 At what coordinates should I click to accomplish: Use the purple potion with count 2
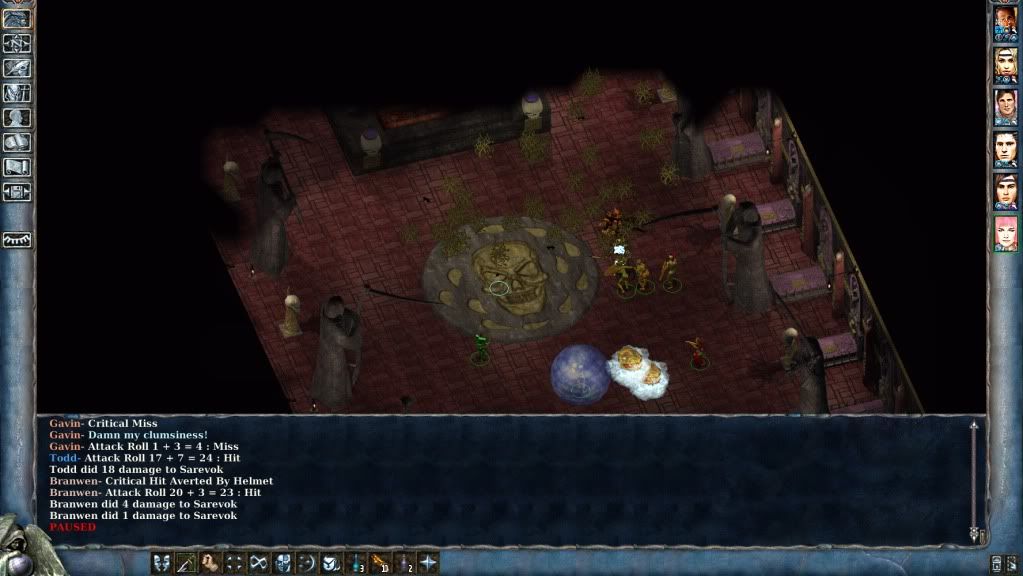coord(404,563)
